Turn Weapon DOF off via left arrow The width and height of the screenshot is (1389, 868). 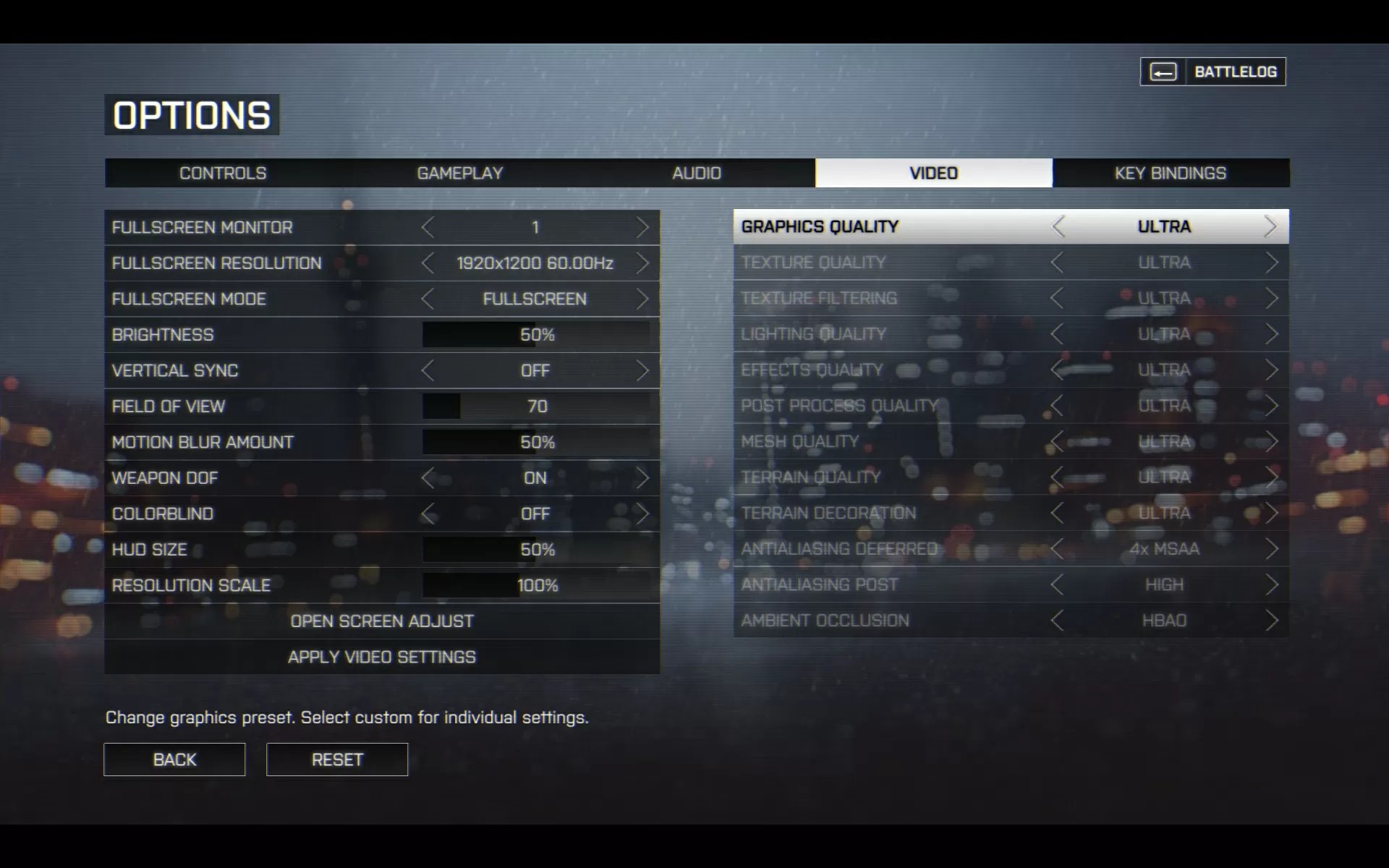coord(428,478)
